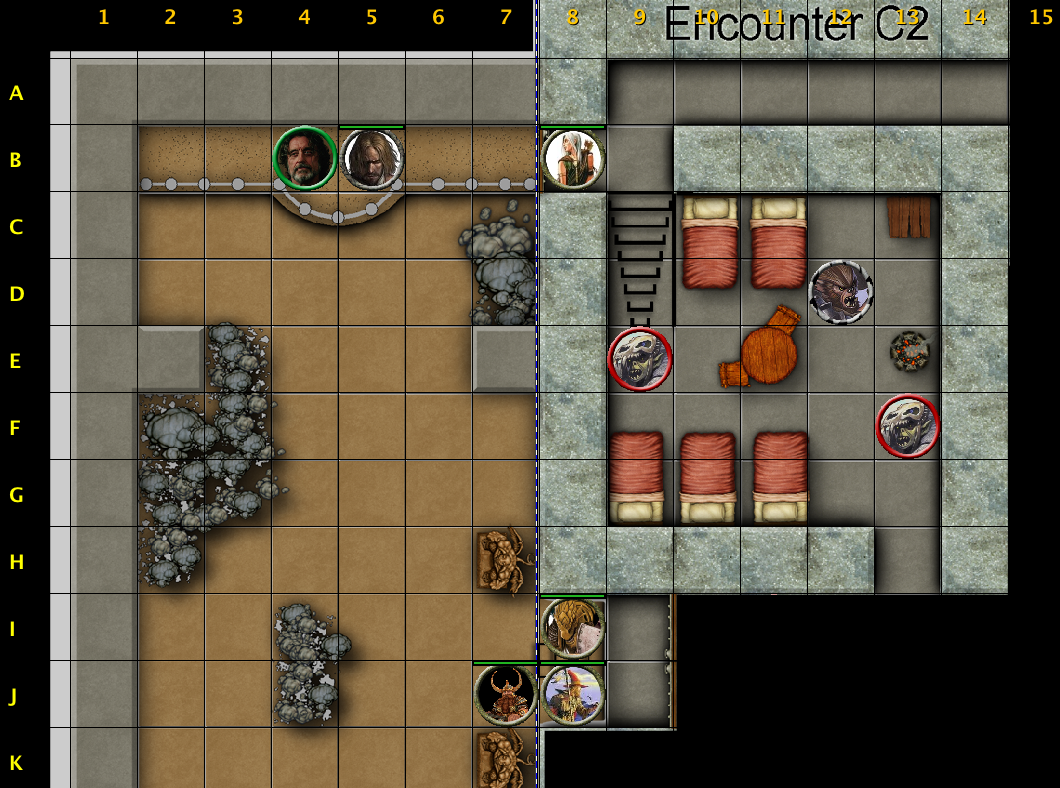This screenshot has width=1060, height=788.
Task: Pick the horned-helmet dwarf warrior token
Action: (506, 694)
